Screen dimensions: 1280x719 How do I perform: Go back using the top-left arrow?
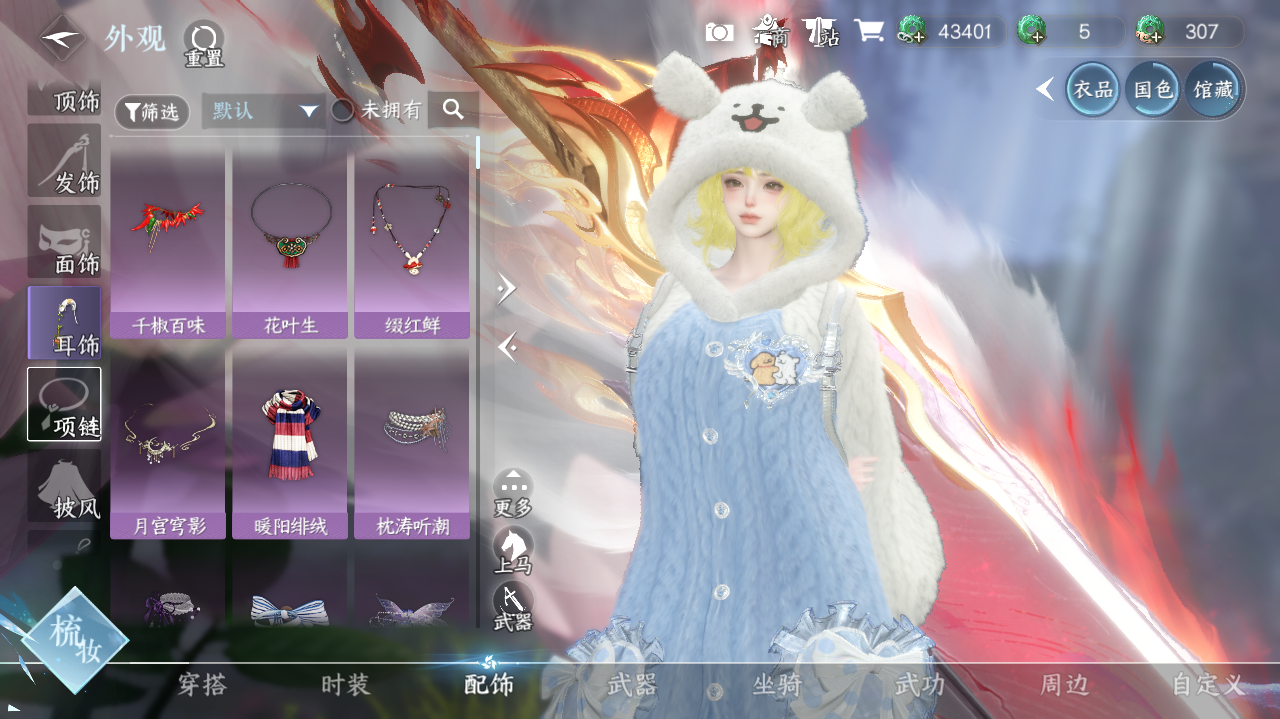[63, 38]
